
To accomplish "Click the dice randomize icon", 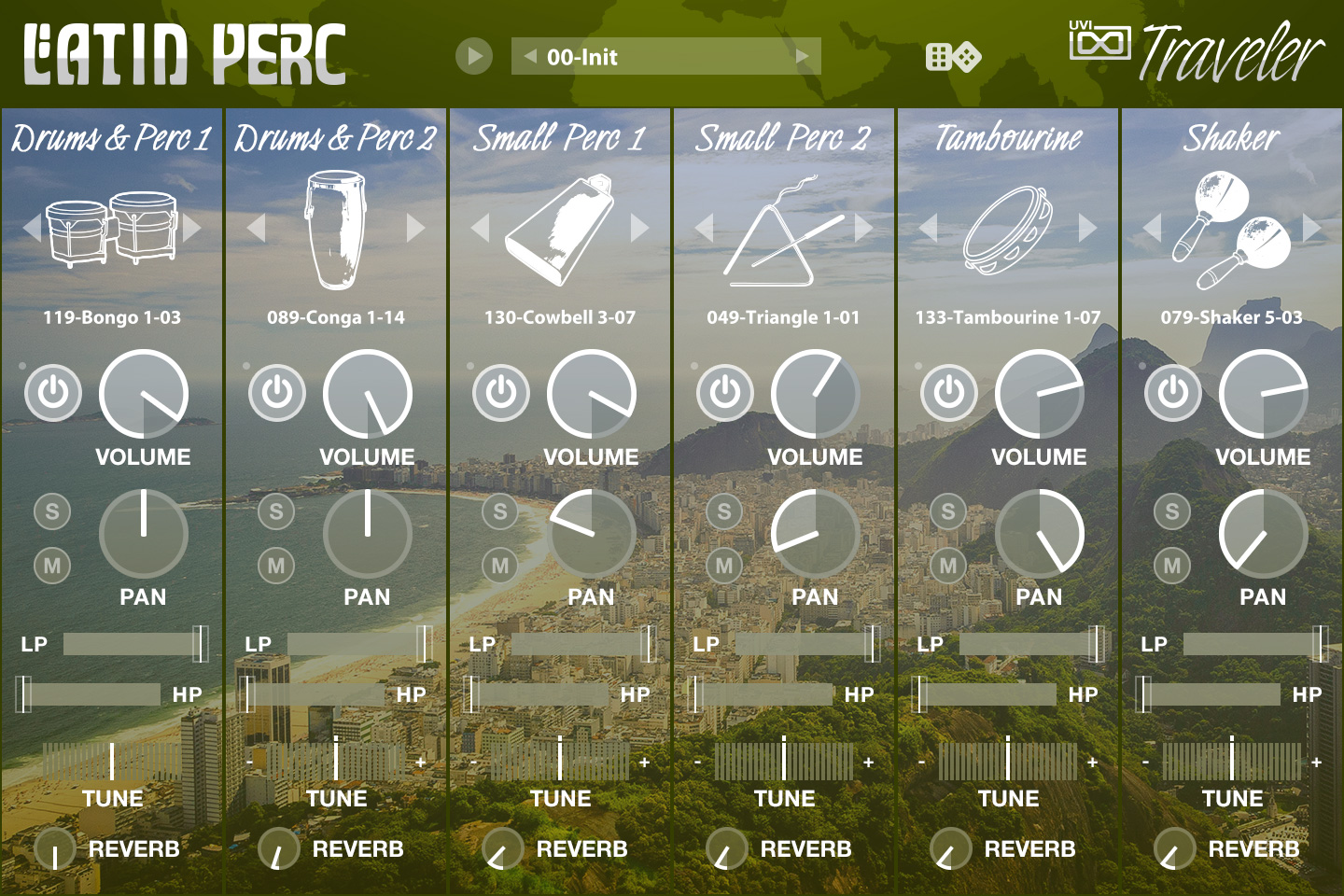I will [x=954, y=56].
